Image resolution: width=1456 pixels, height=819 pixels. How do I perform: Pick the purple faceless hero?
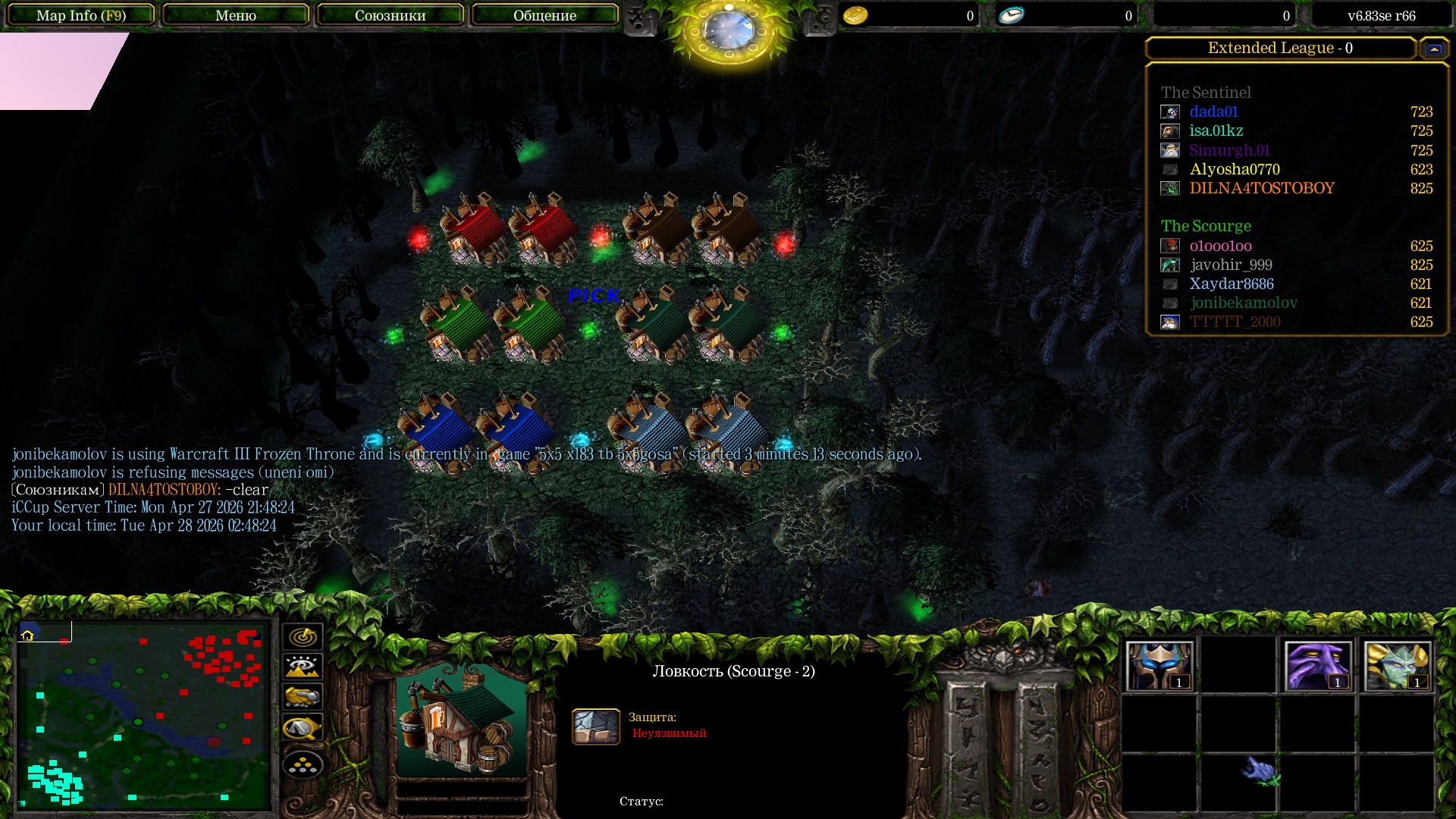pyautogui.click(x=1317, y=666)
